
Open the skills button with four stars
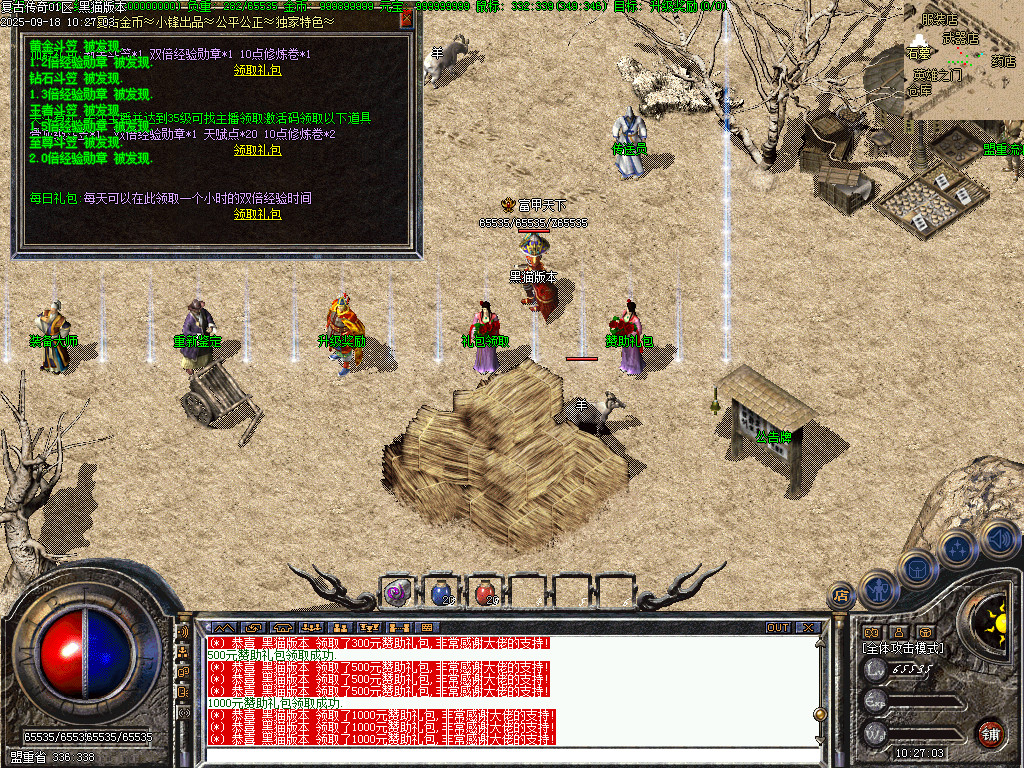coord(957,548)
